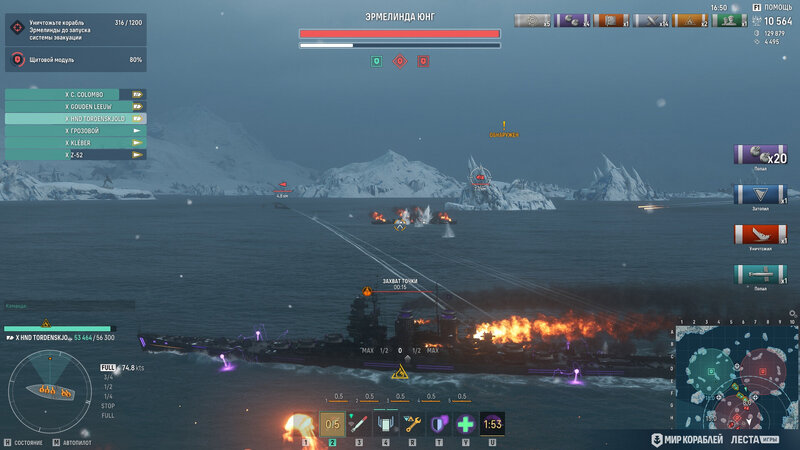Select the Kléber team row
This screenshot has height=450, width=800.
76,143
